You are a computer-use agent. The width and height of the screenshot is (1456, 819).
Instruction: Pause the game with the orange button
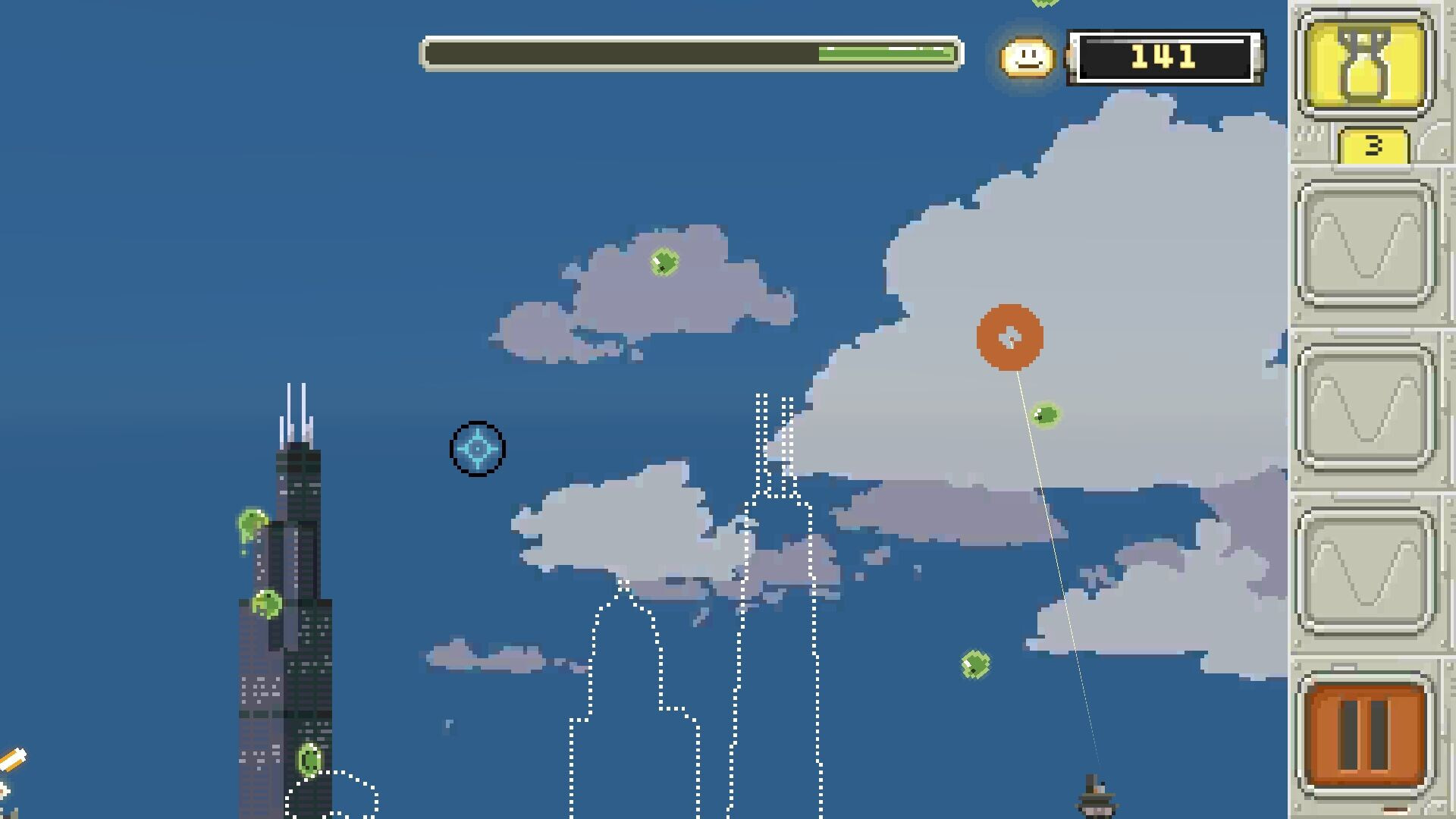(x=1365, y=734)
